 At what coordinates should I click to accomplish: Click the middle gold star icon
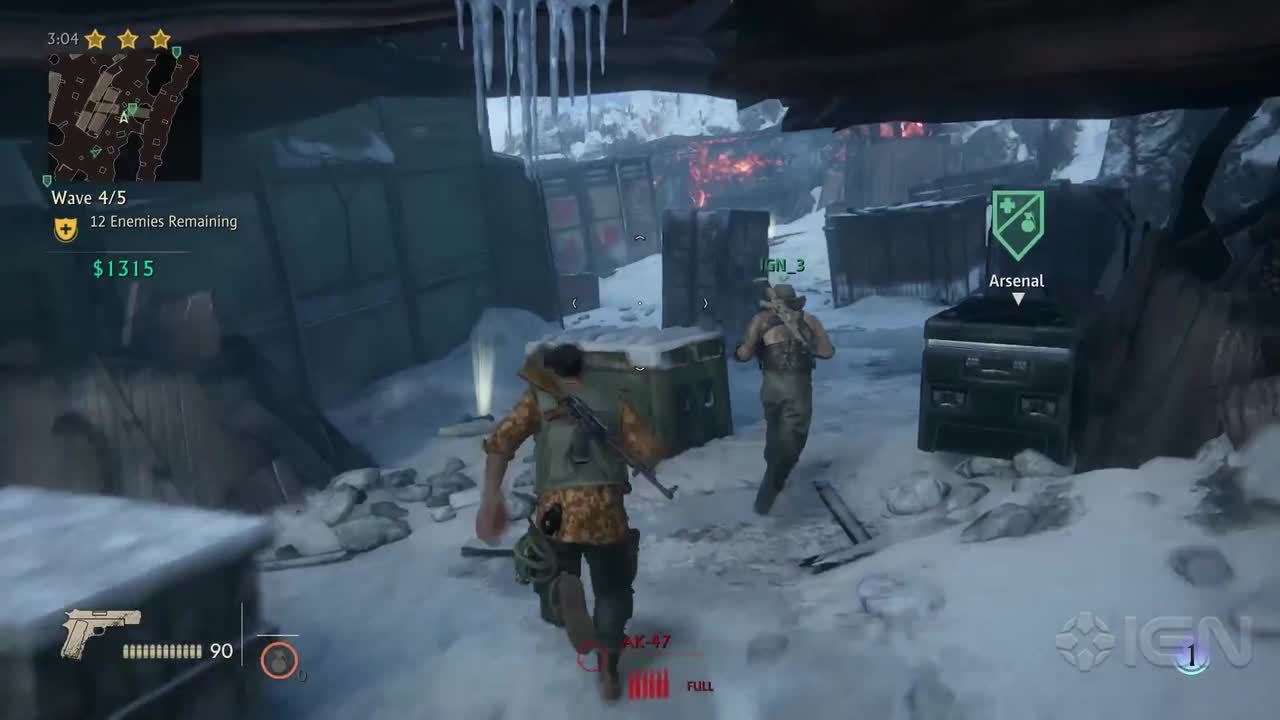click(128, 38)
